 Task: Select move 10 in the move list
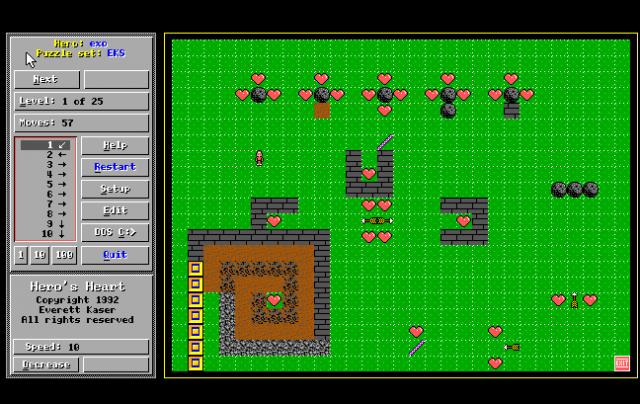(x=46, y=234)
